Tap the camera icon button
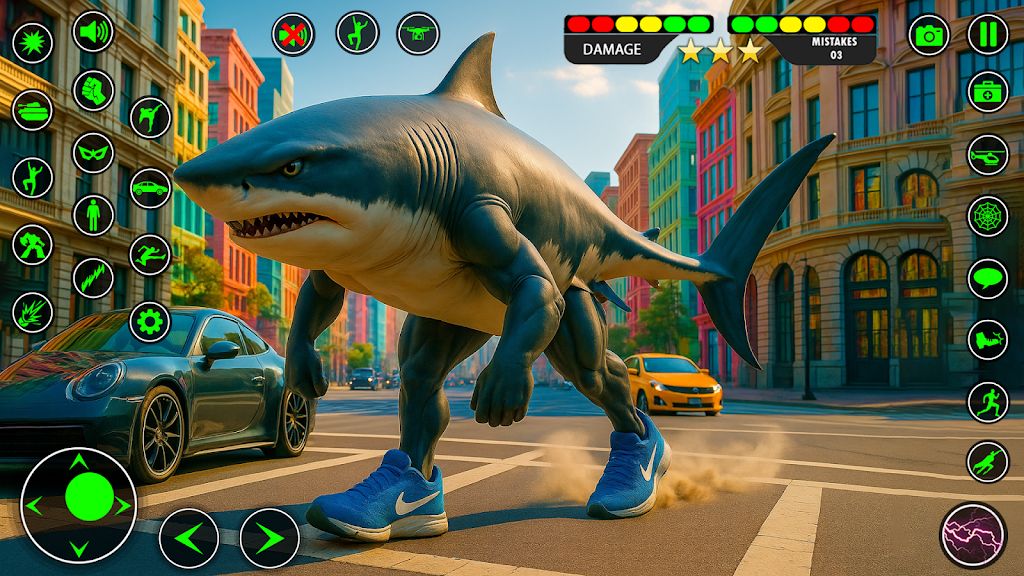This screenshot has height=576, width=1024. click(x=929, y=35)
